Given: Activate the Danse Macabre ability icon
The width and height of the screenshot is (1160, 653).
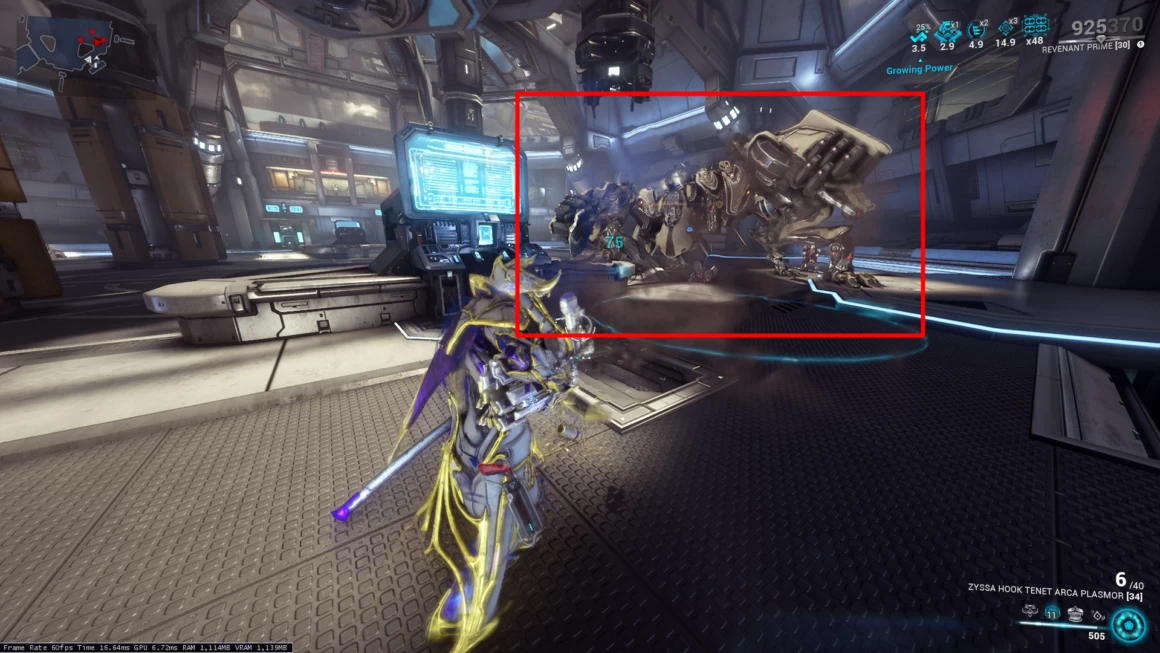Looking at the screenshot, I should [x=1099, y=613].
